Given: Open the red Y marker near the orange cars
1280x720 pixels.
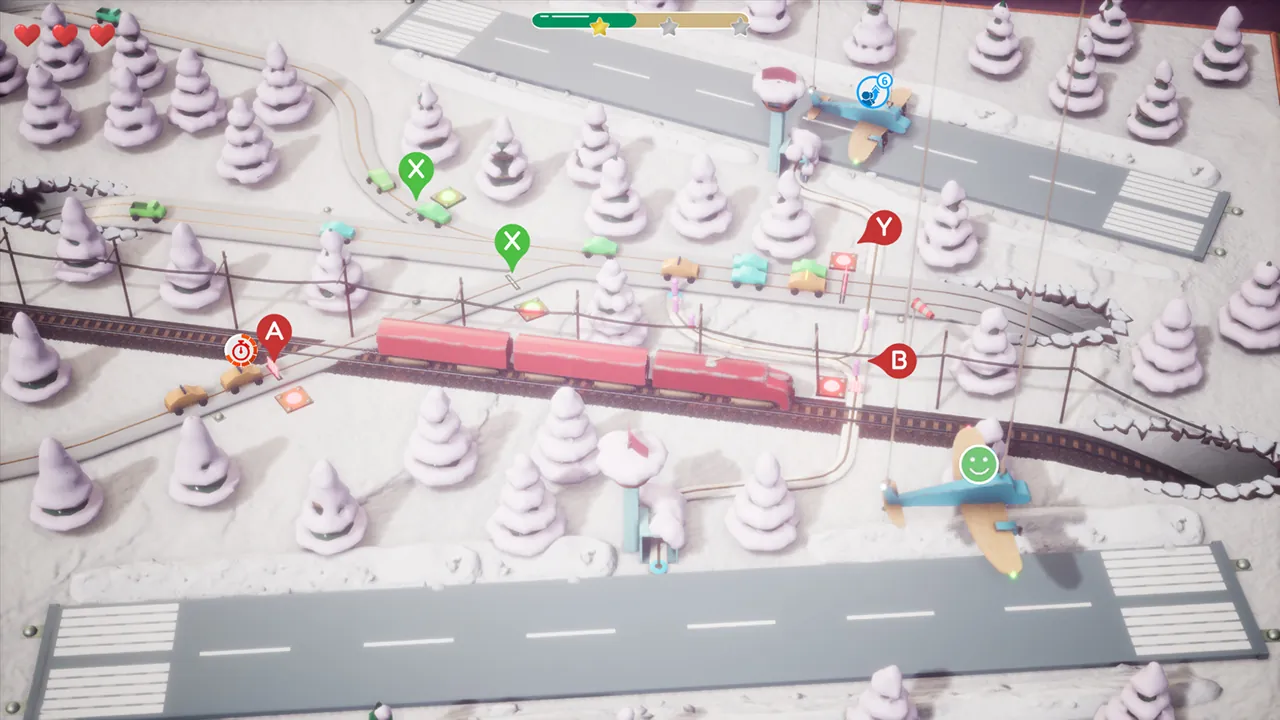Looking at the screenshot, I should click(x=883, y=228).
